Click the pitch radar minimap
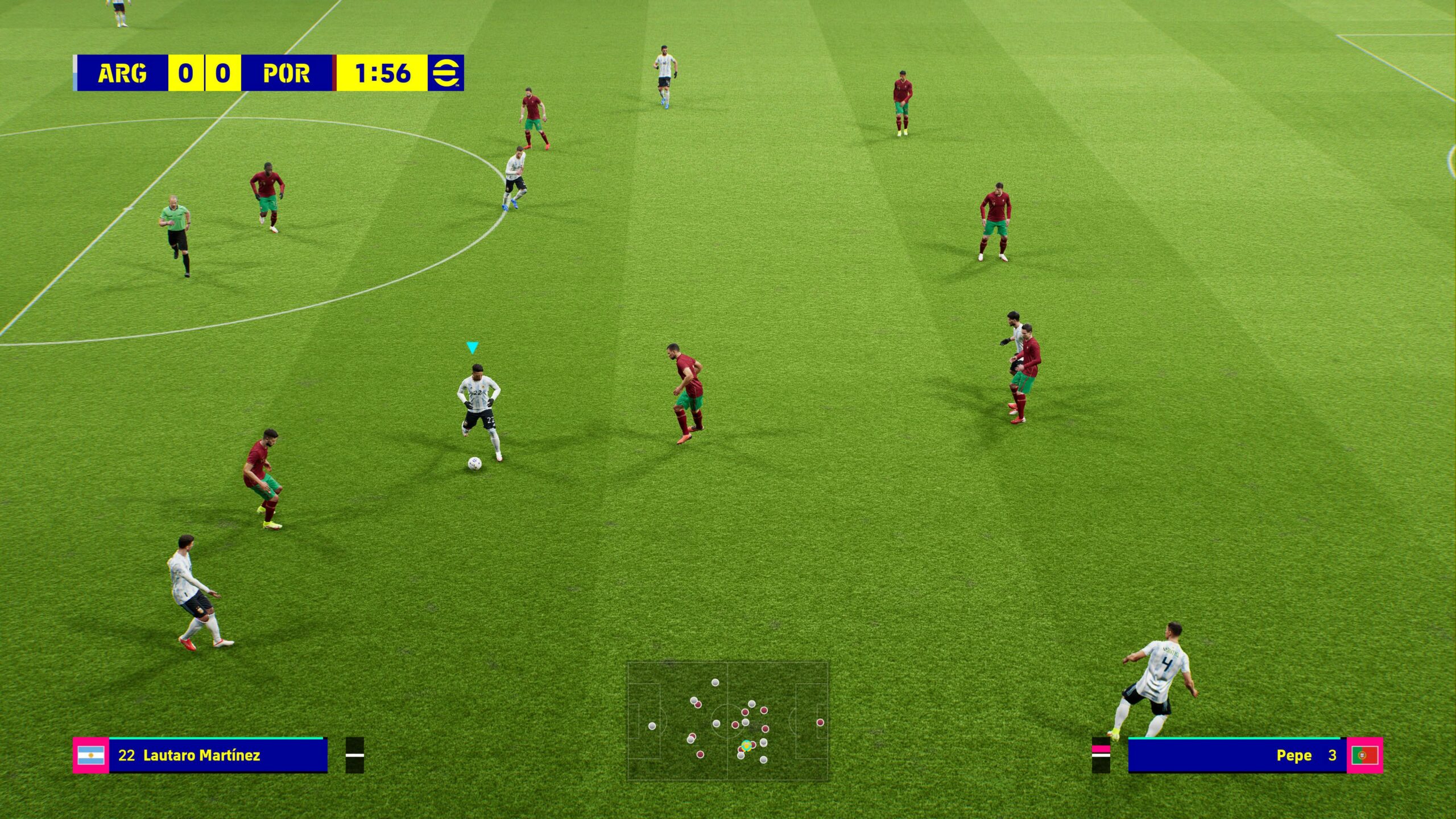The height and width of the screenshot is (819, 1456). pos(728,721)
